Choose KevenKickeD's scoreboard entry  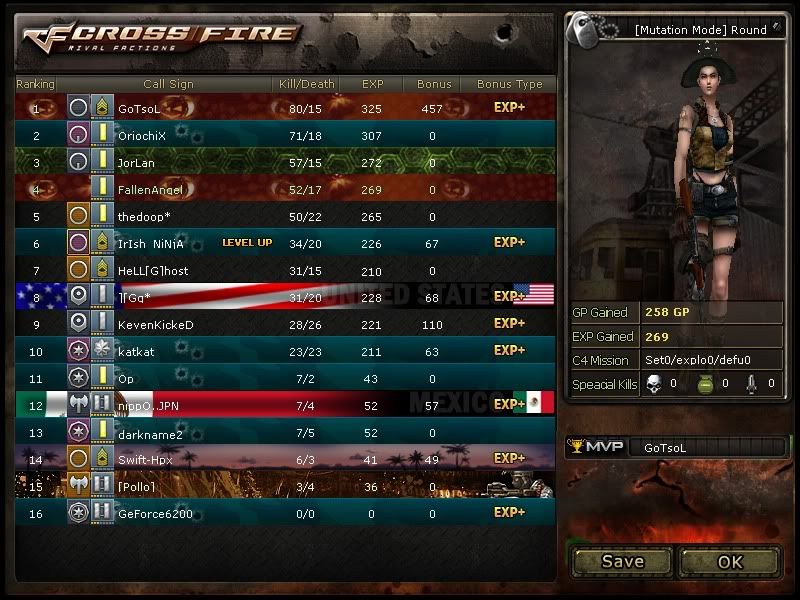285,325
